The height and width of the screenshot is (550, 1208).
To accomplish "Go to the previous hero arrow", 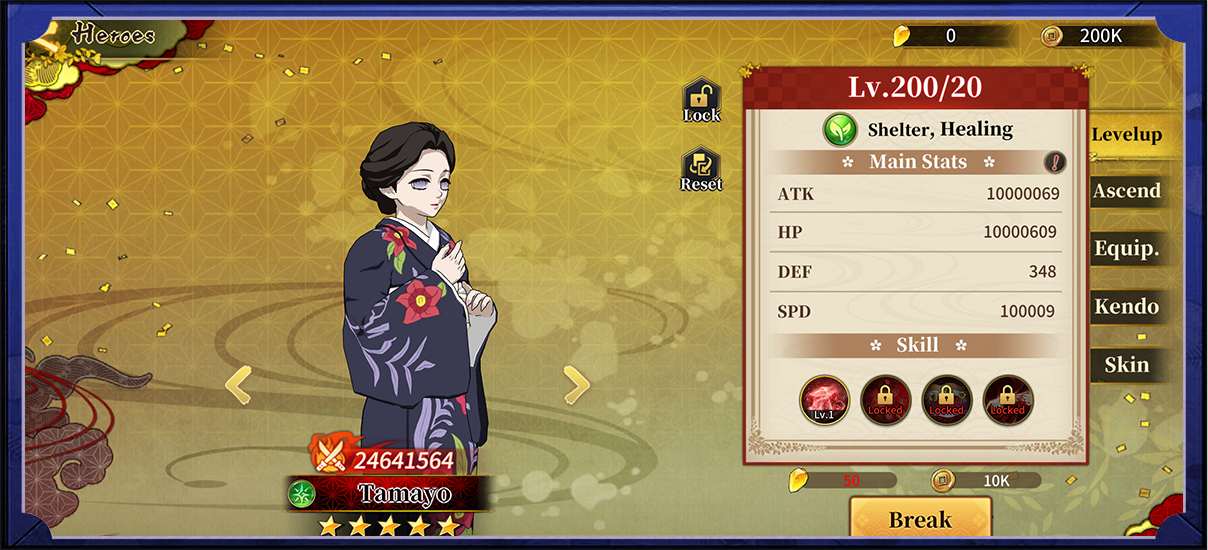I will point(237,384).
